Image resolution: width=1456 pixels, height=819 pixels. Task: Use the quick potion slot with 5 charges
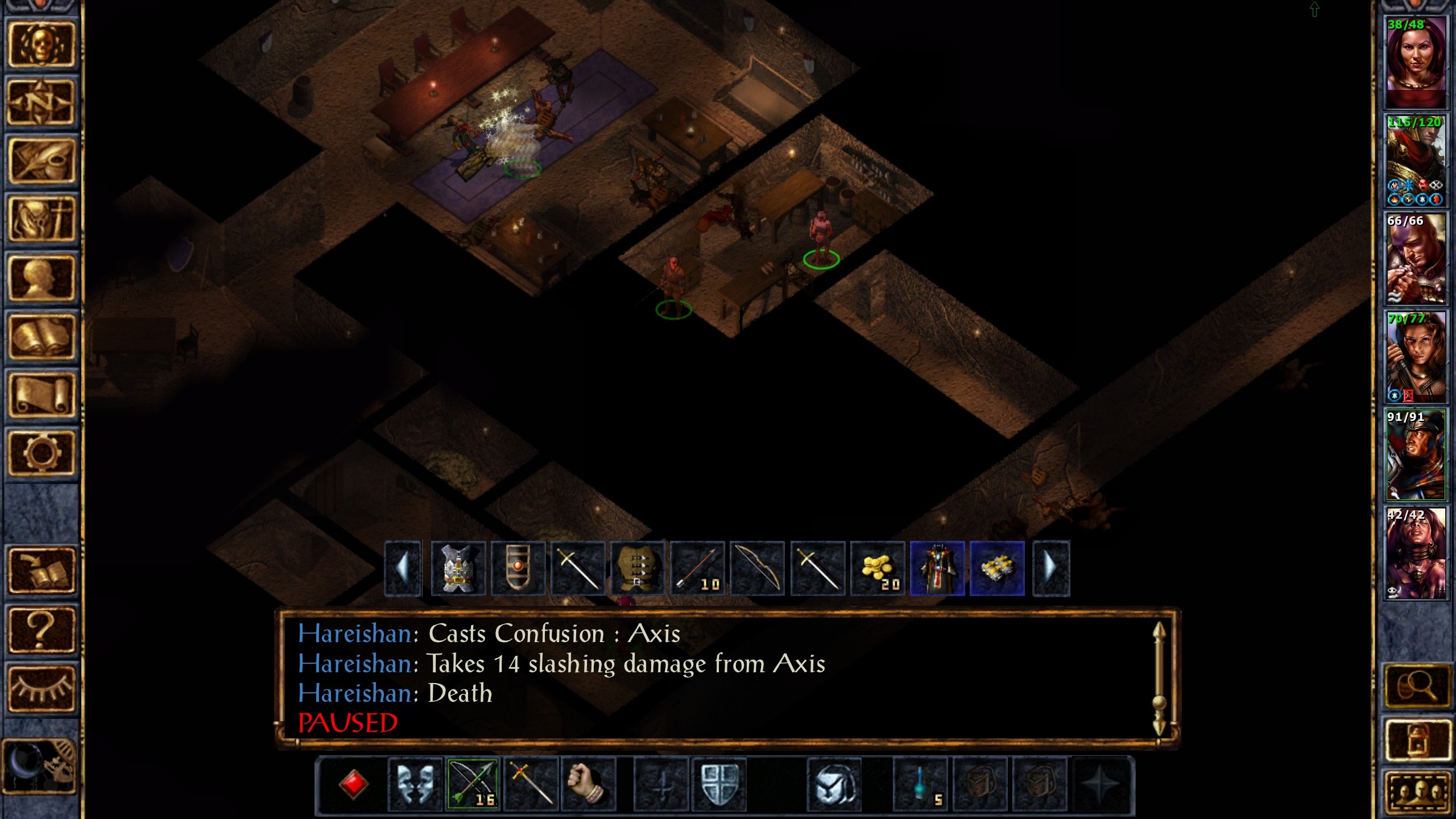[x=921, y=785]
